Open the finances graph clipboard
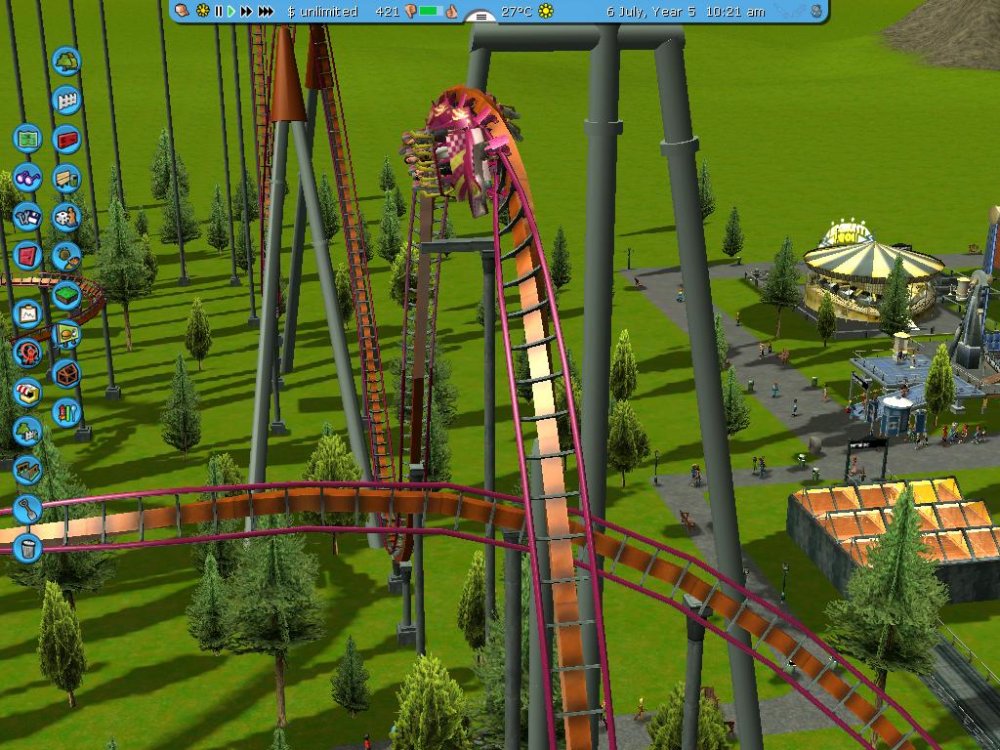The height and width of the screenshot is (750, 1000). [27, 313]
